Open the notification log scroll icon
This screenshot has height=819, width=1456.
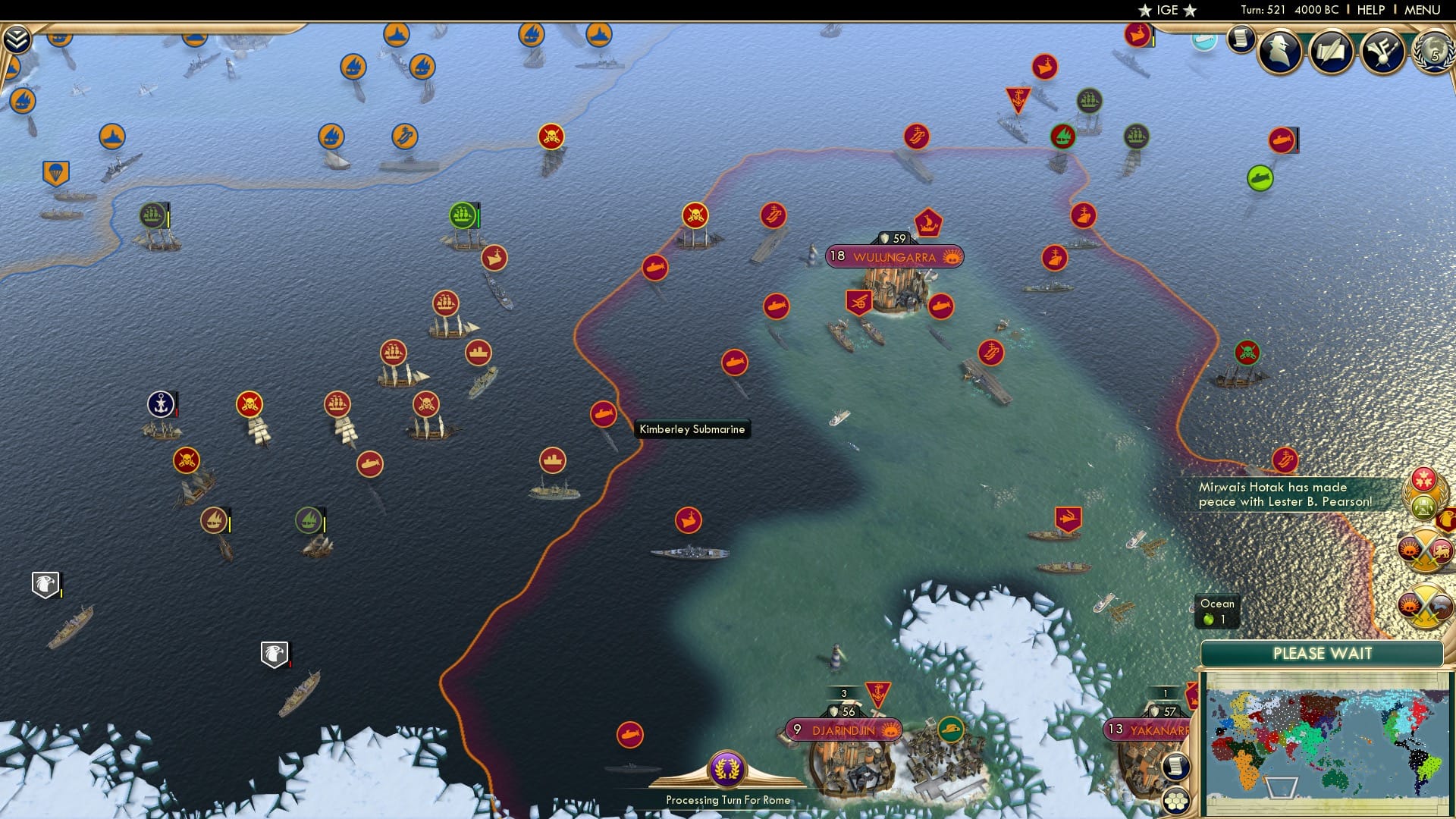tap(1241, 38)
